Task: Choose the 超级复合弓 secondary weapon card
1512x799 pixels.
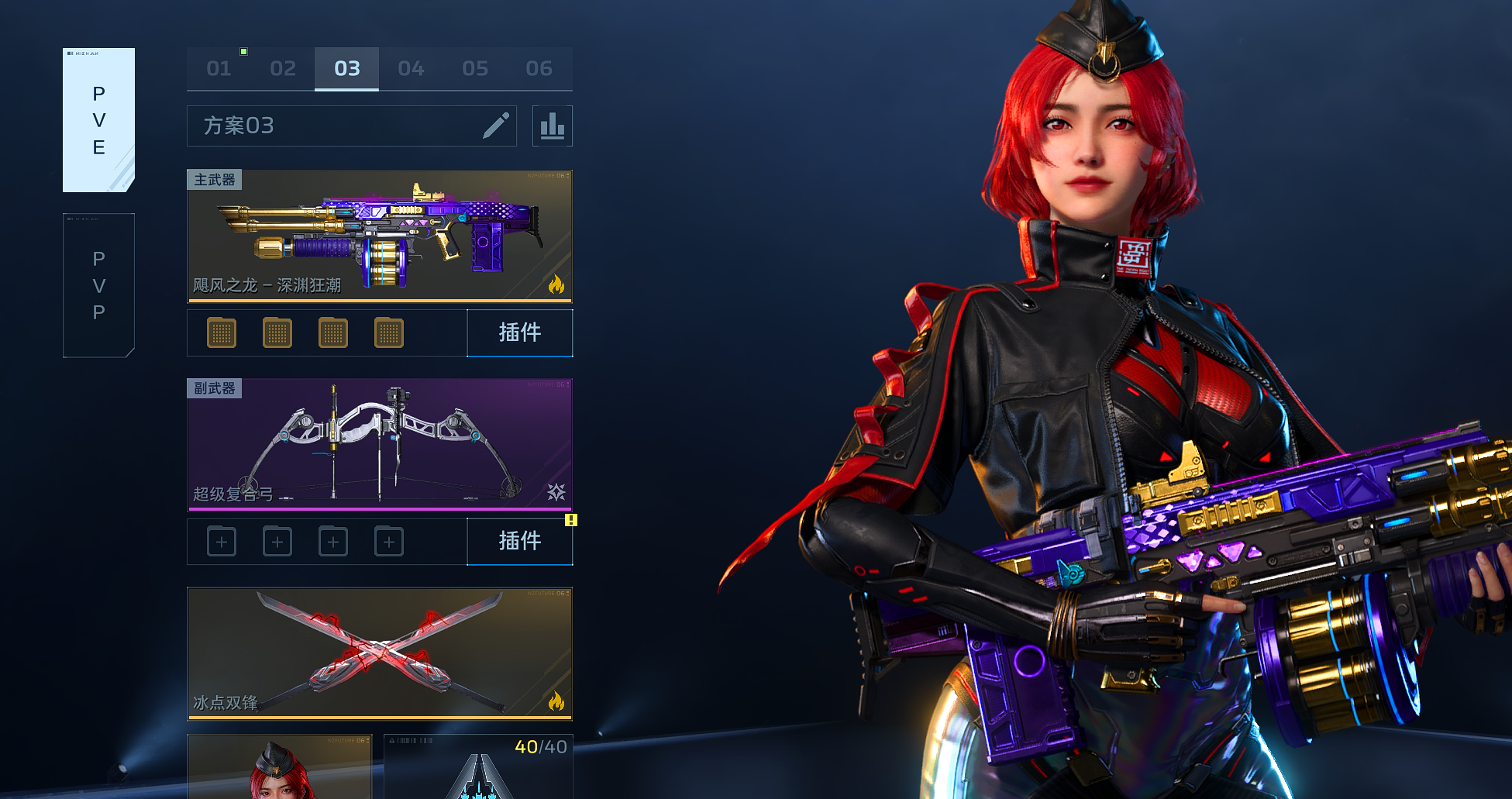Action: (380, 444)
